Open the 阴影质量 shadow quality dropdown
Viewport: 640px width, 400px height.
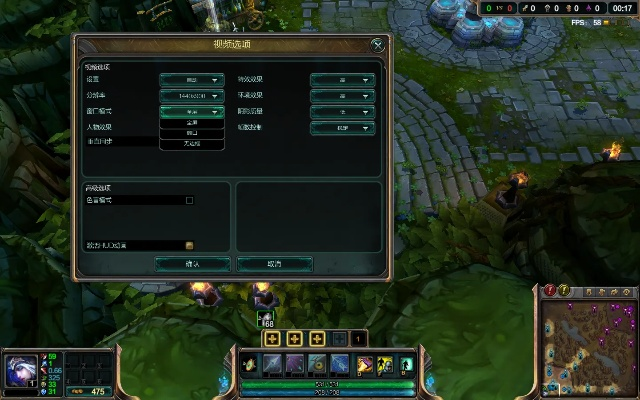coord(341,112)
